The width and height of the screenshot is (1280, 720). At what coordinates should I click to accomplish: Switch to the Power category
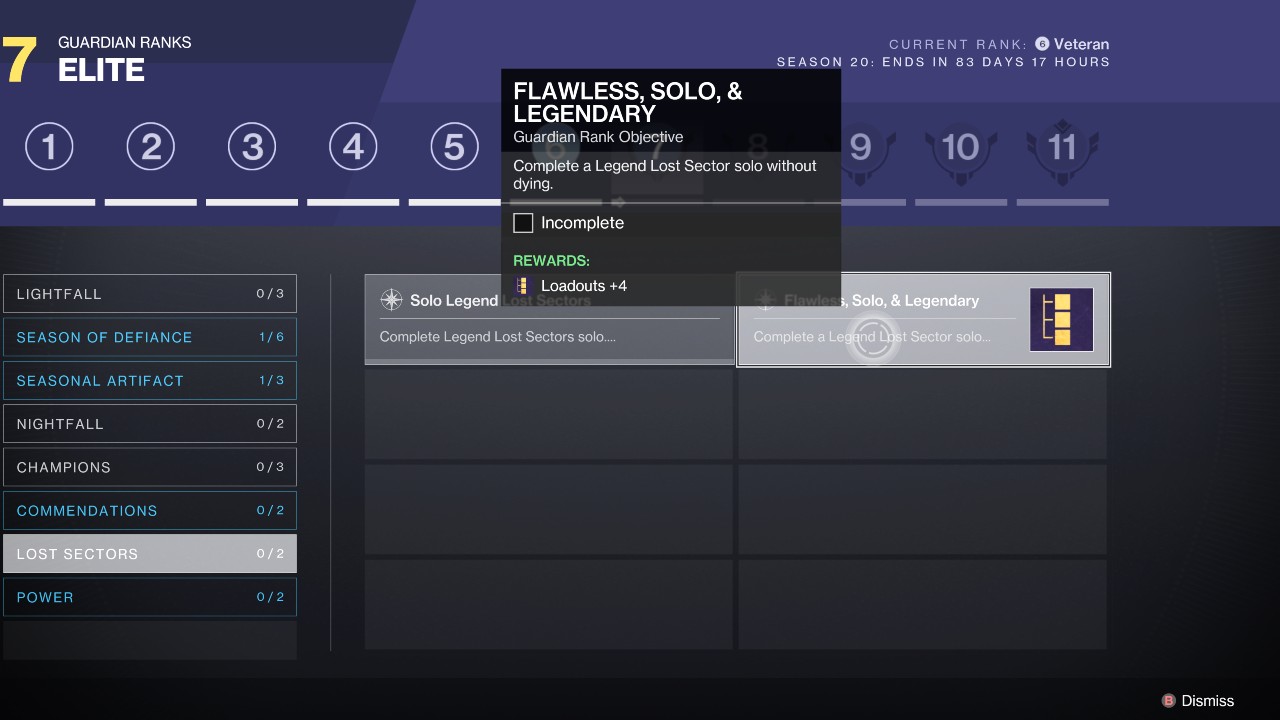(x=150, y=596)
